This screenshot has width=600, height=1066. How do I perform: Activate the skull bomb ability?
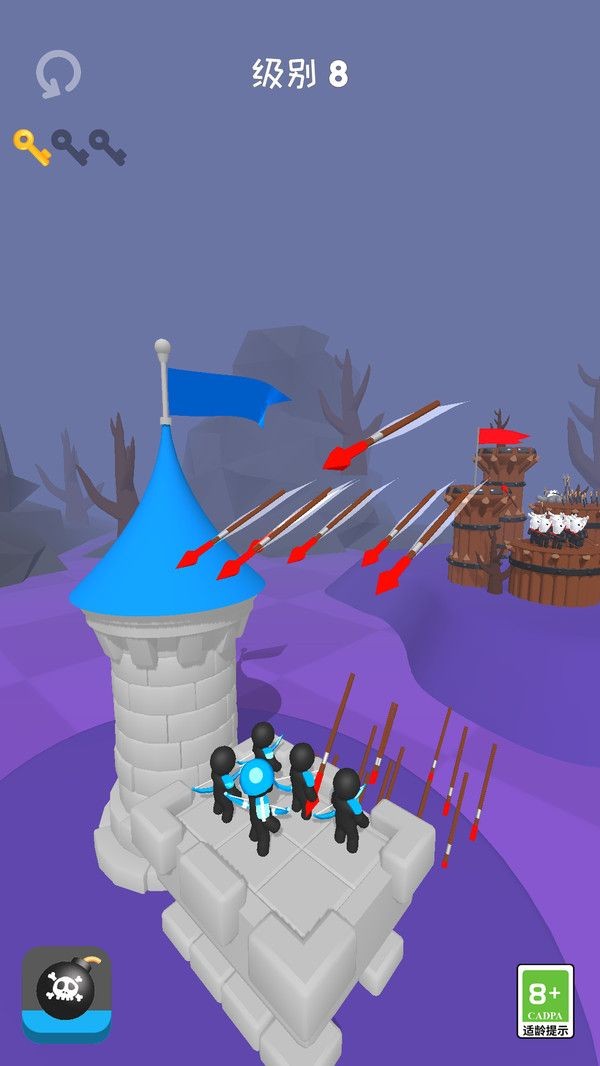pos(66,992)
